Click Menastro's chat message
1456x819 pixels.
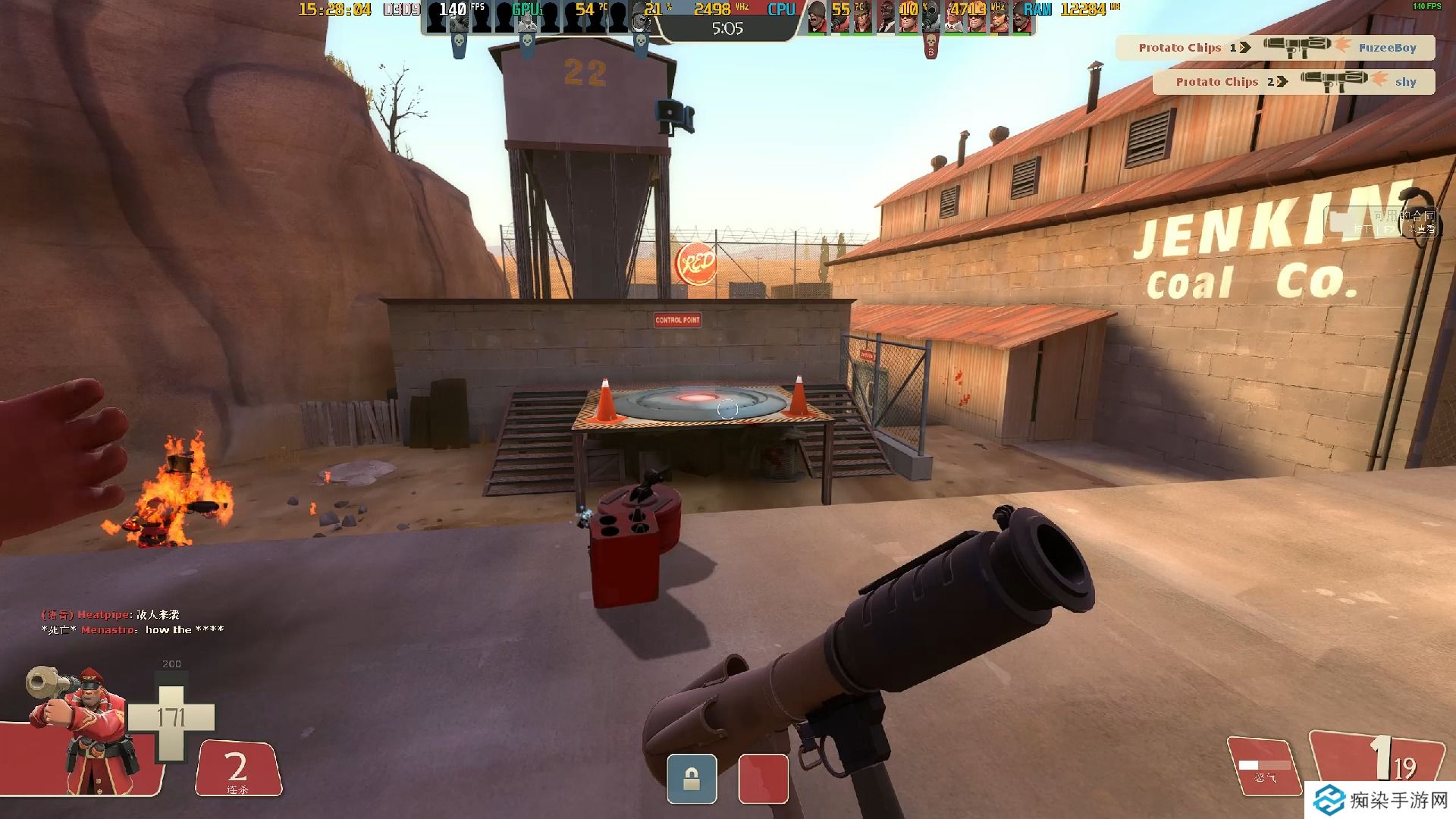[133, 630]
